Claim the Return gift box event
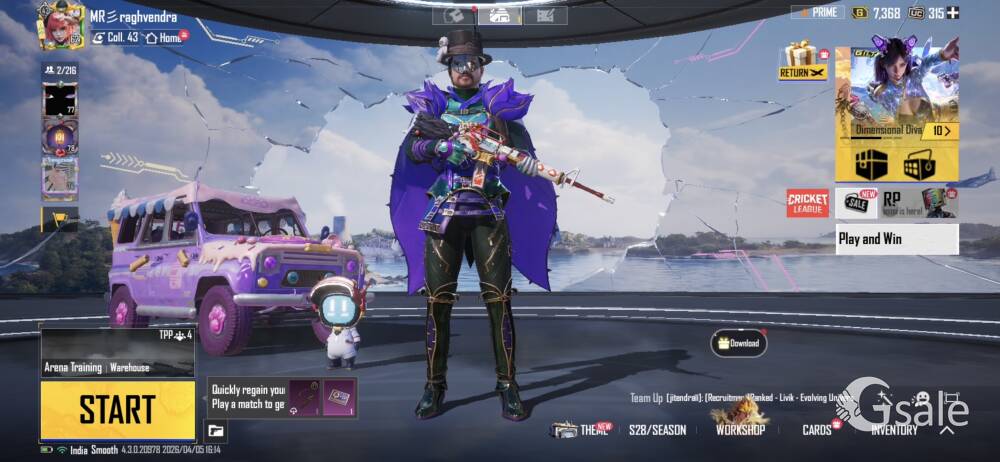Image resolution: width=1000 pixels, height=462 pixels. [x=802, y=61]
